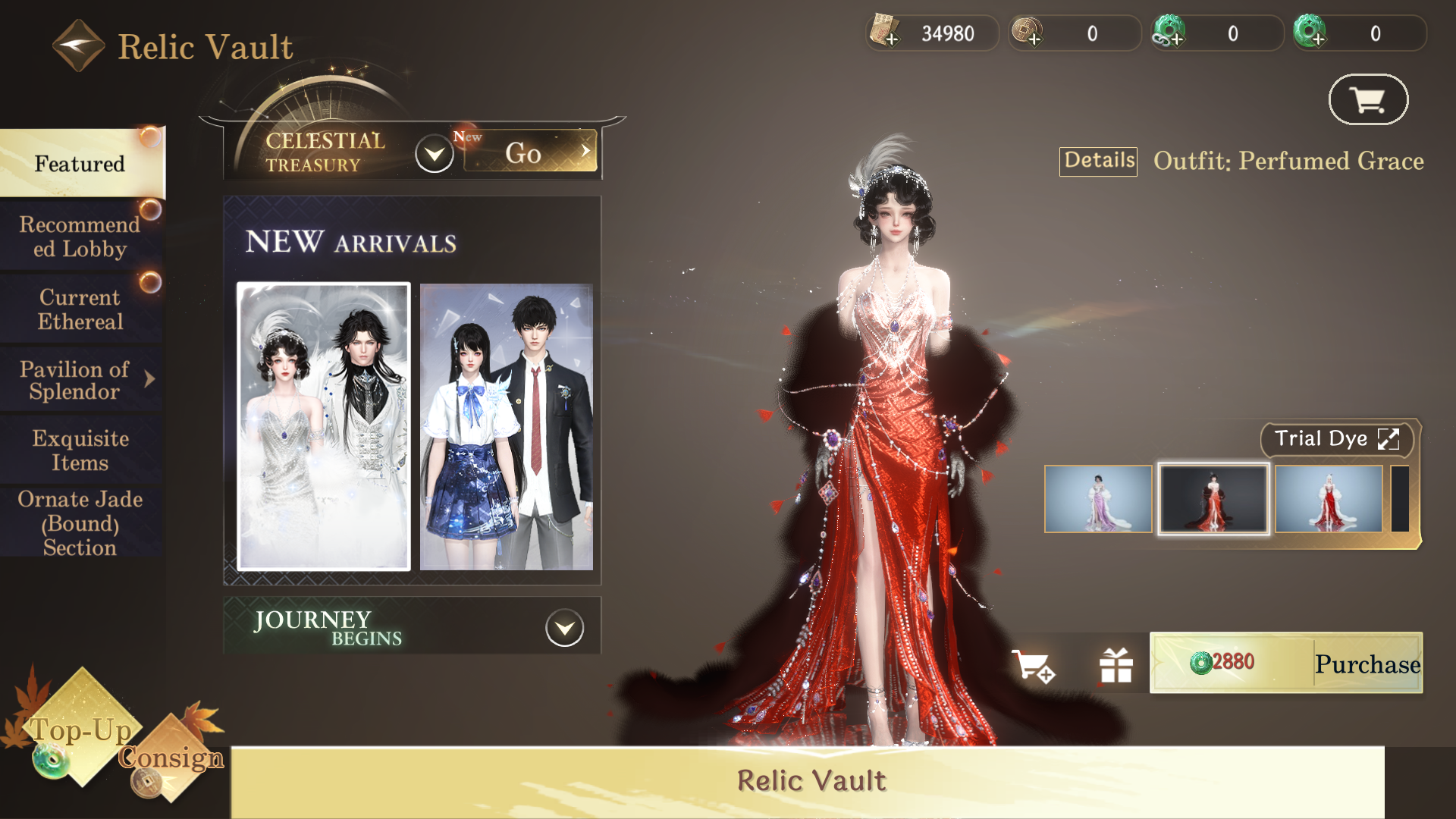Viewport: 1456px width, 819px height.
Task: Expand the Pavilion of Splendor category
Action: (x=80, y=381)
